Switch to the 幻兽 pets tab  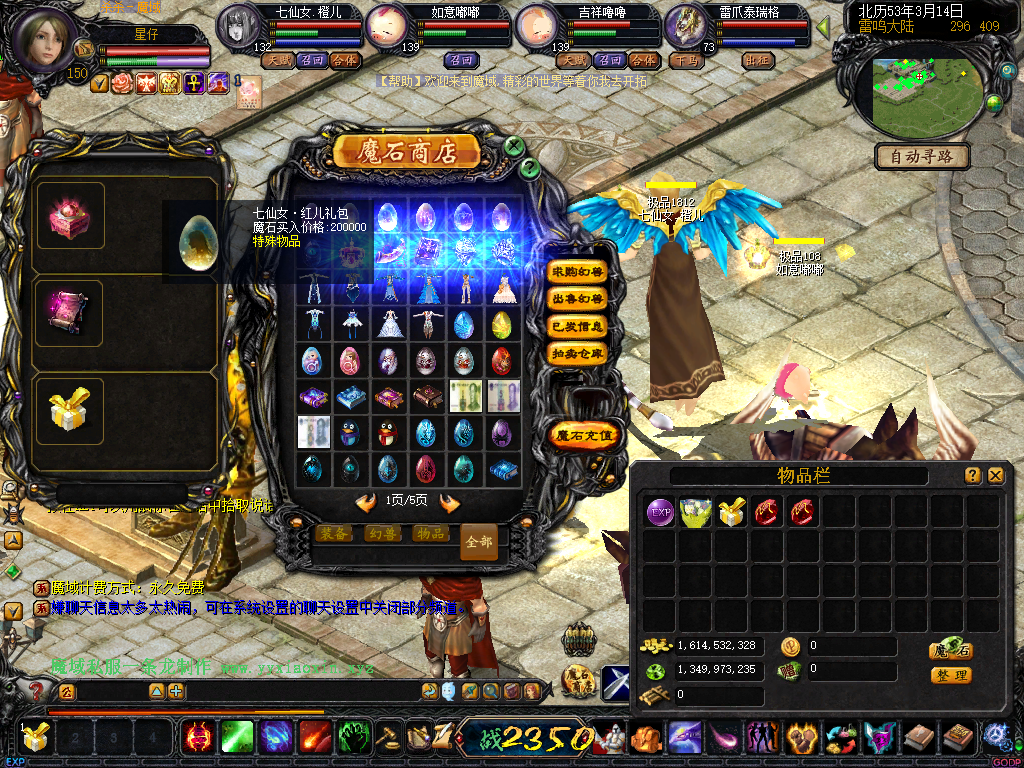click(383, 534)
